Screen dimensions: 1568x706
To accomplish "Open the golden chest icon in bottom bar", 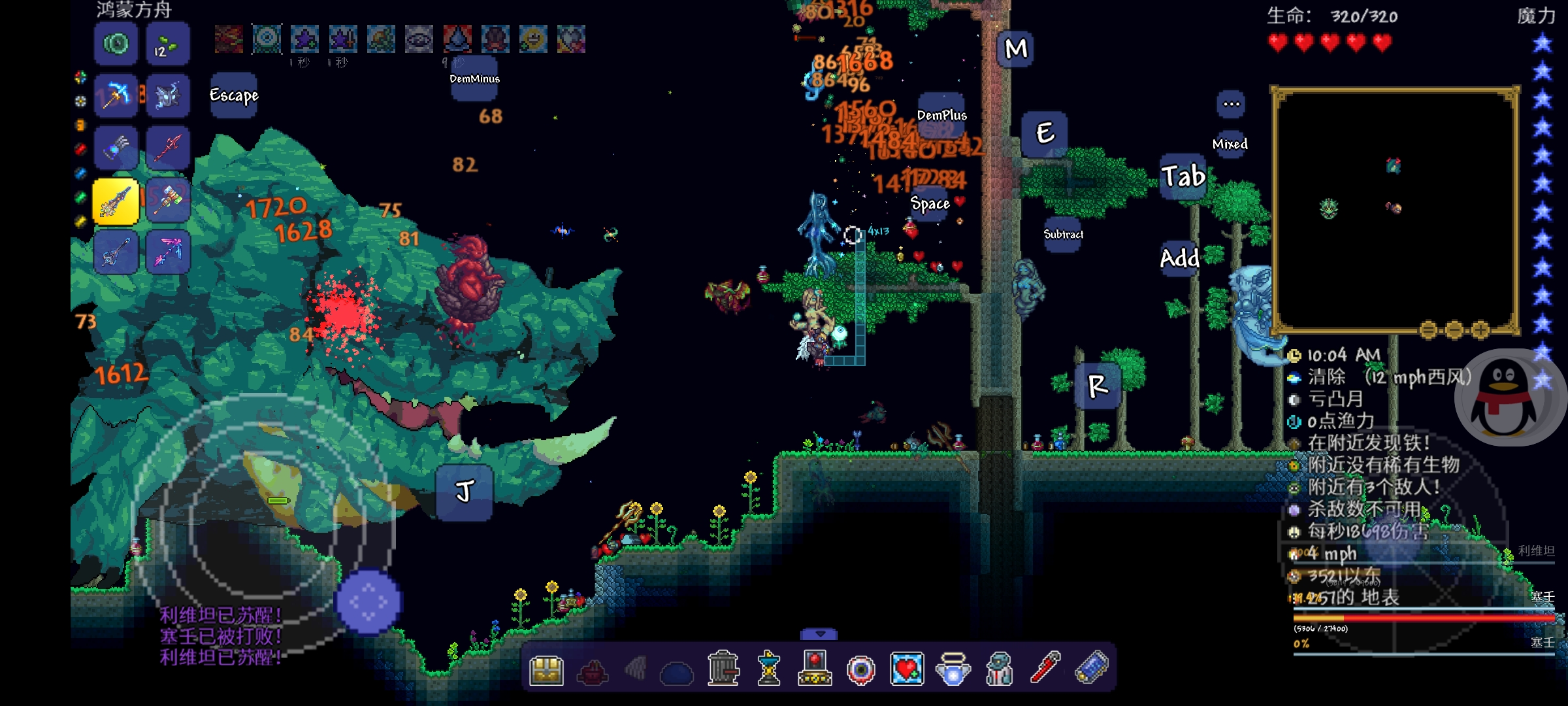I will 546,669.
